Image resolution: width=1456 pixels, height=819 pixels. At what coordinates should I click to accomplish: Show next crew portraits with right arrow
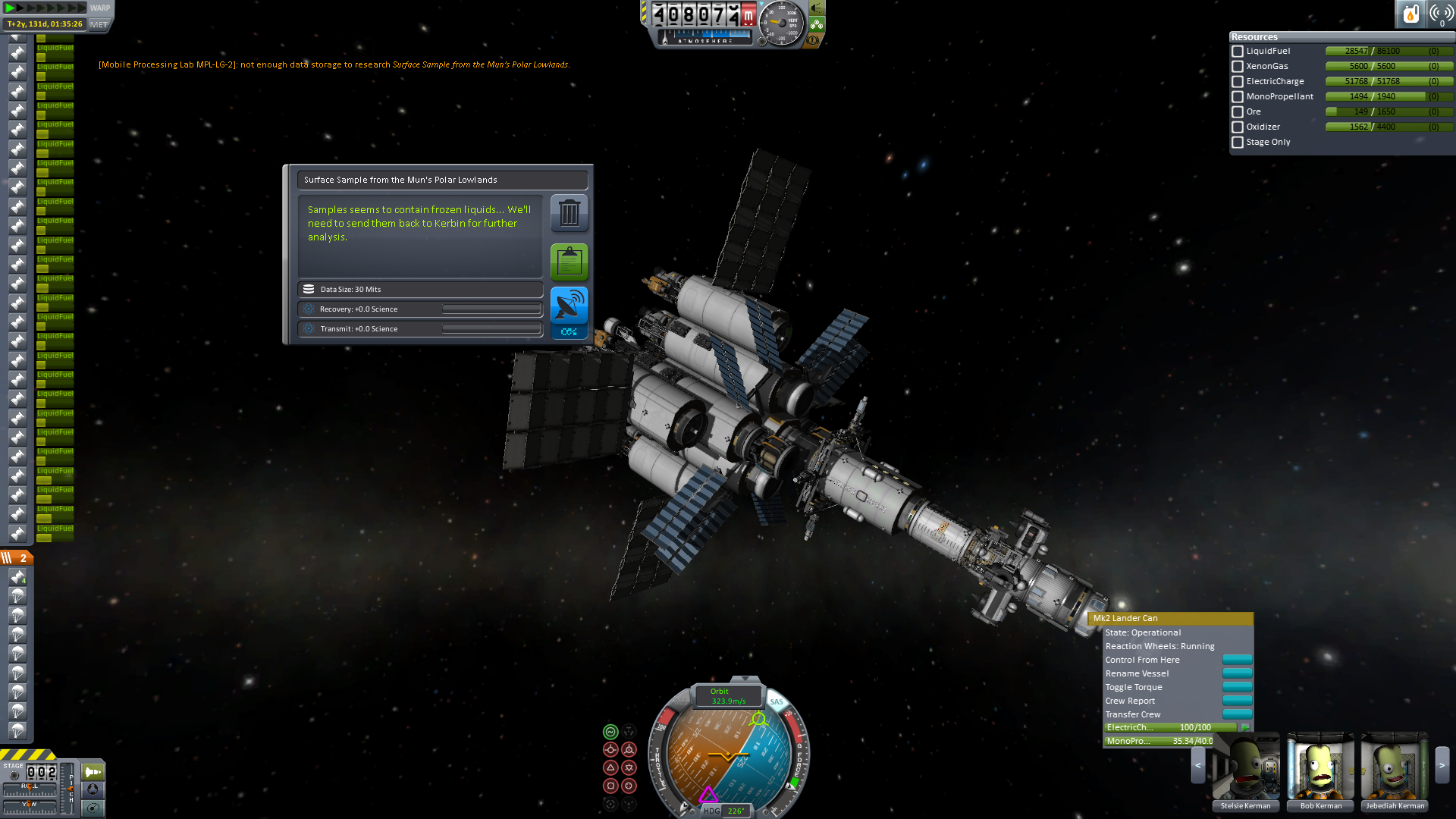[x=1442, y=766]
